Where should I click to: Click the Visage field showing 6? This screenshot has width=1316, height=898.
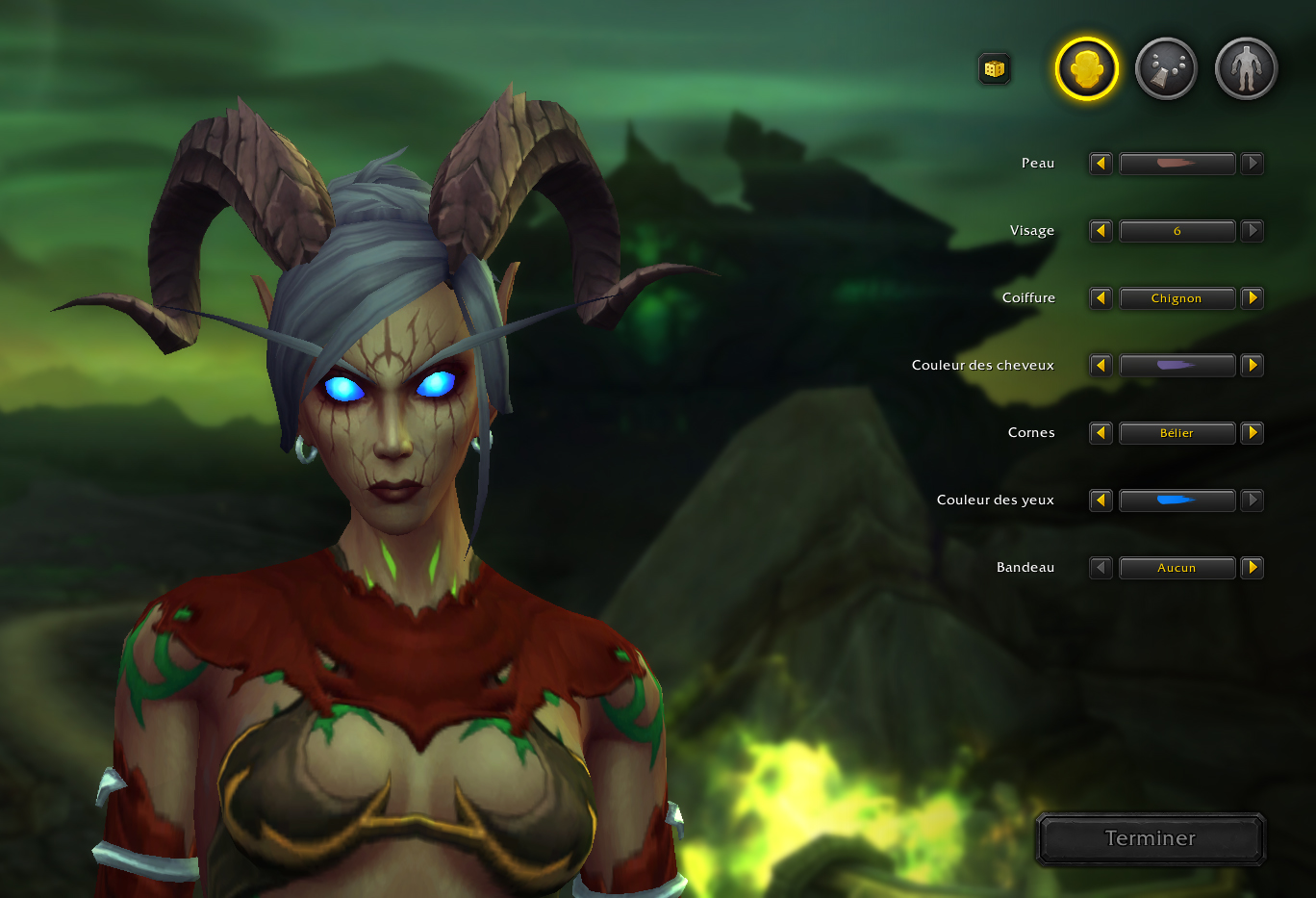coord(1177,230)
